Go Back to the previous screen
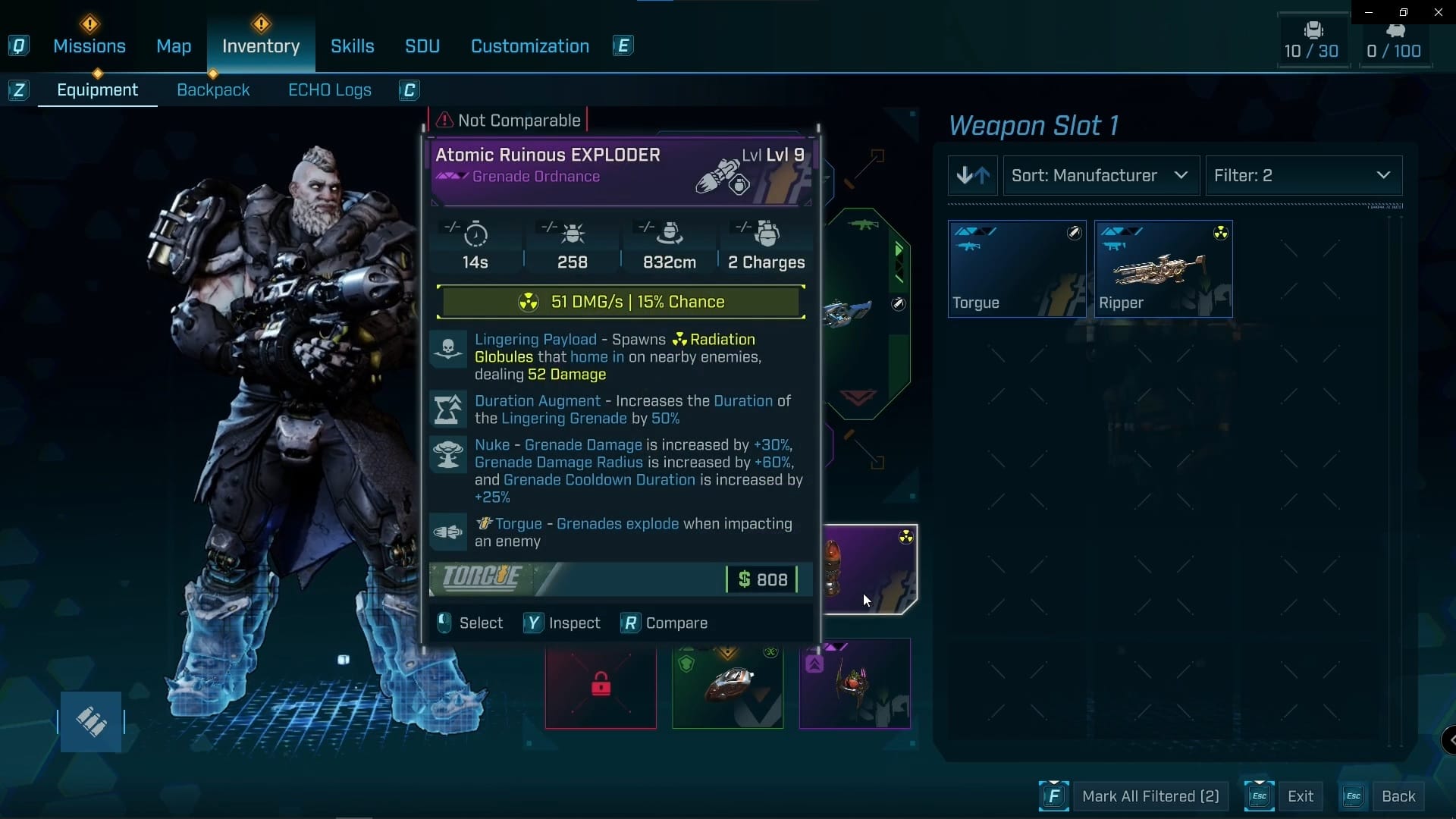 click(x=1398, y=796)
